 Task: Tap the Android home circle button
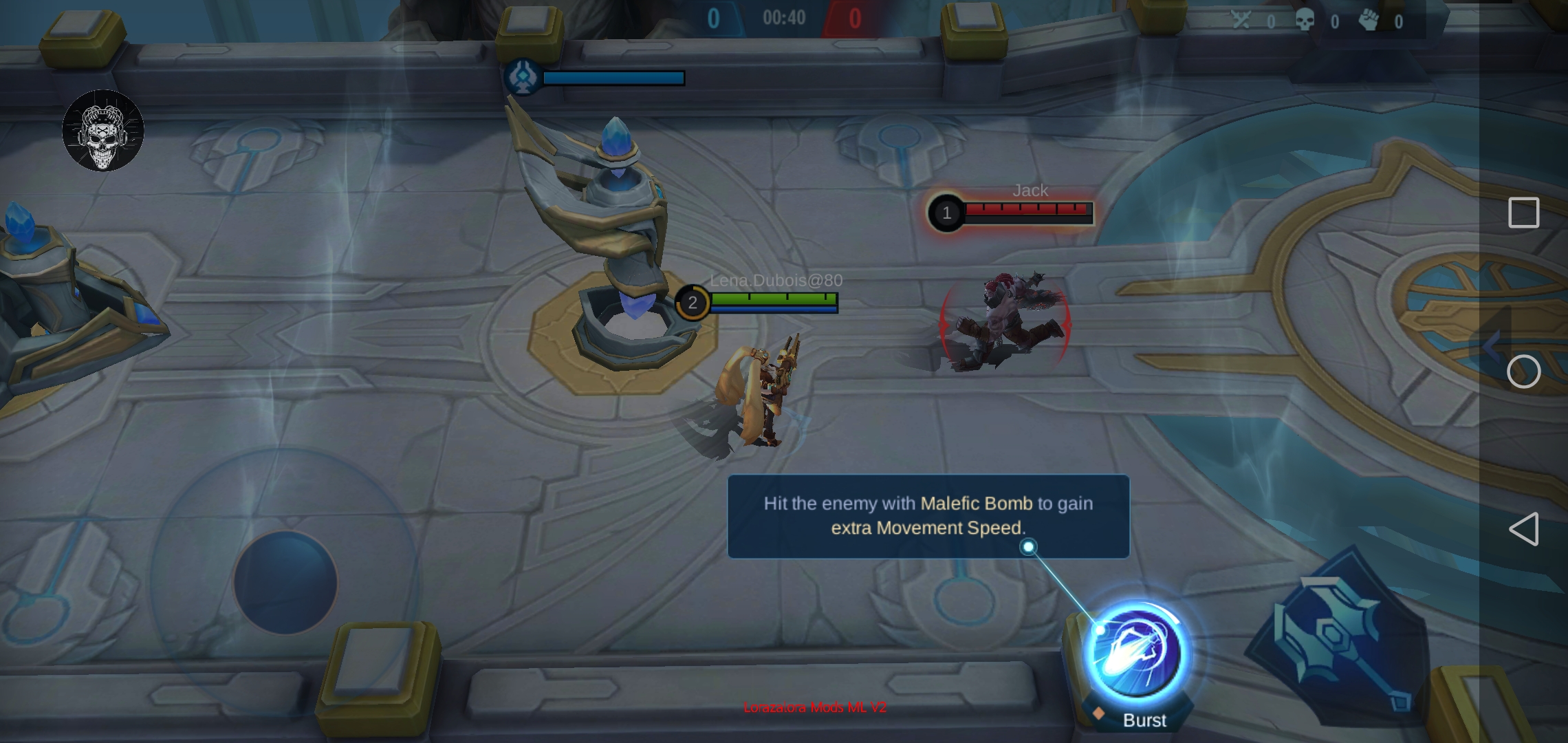[x=1523, y=371]
